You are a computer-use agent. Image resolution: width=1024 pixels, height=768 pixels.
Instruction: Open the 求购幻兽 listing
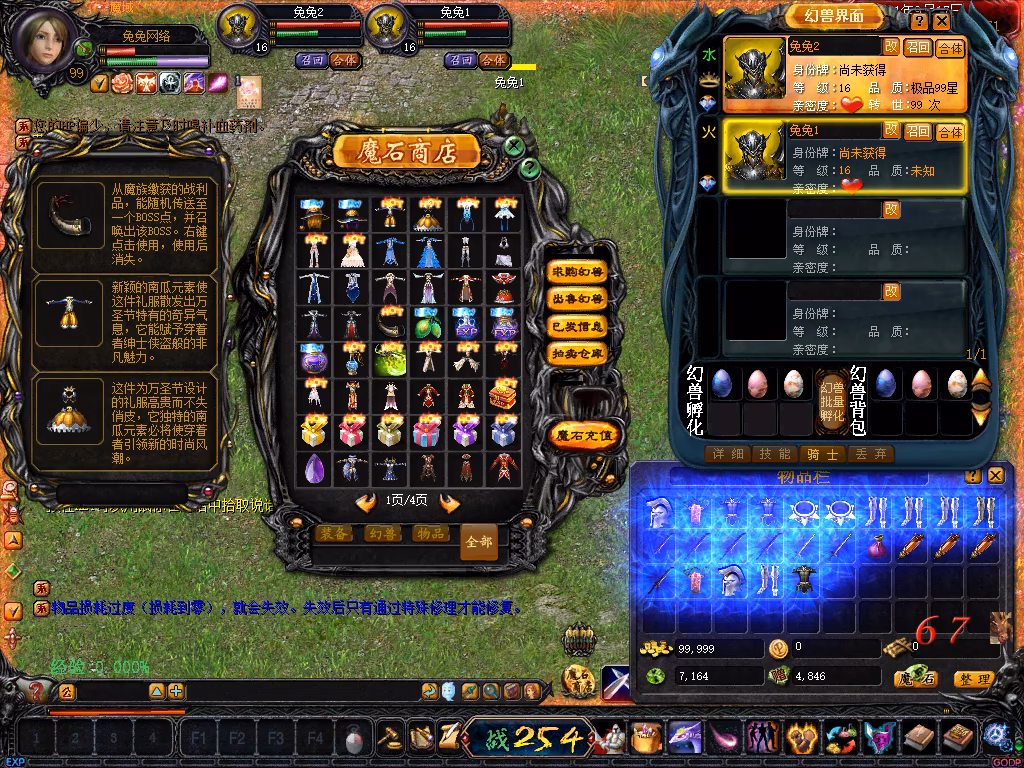point(578,271)
